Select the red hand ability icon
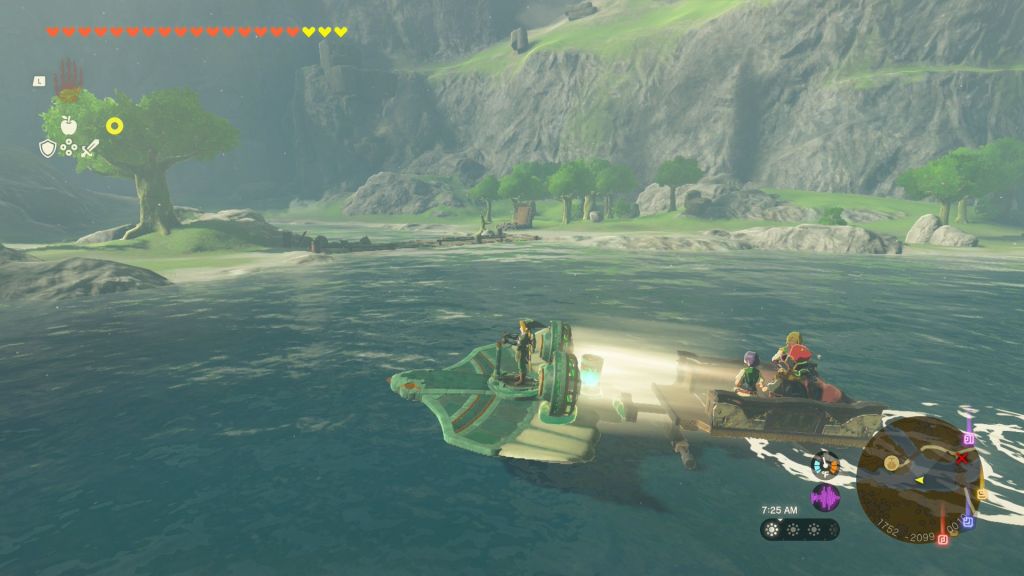 (x=68, y=78)
